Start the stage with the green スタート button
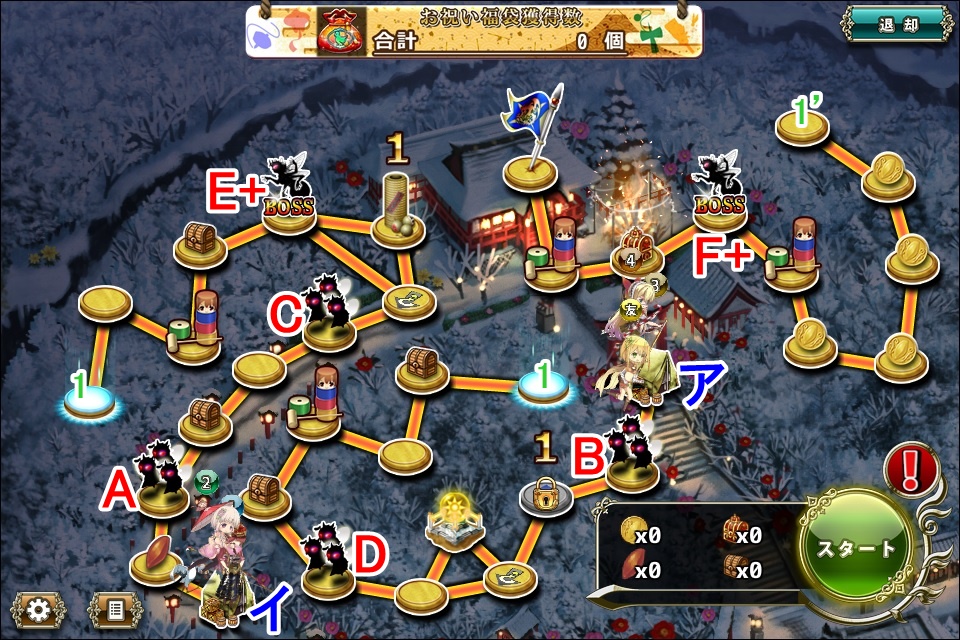 858,549
